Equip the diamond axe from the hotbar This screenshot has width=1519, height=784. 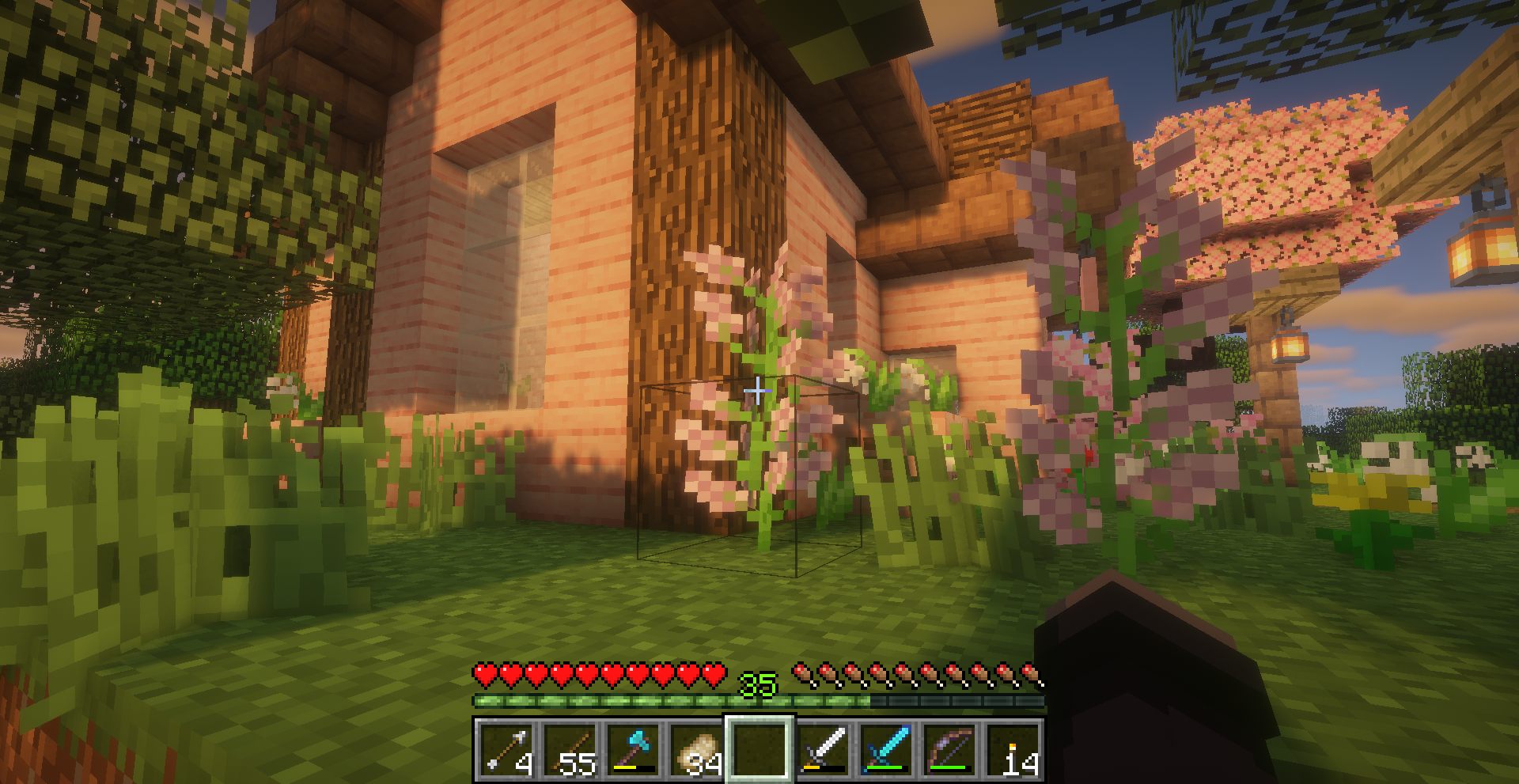(x=633, y=748)
